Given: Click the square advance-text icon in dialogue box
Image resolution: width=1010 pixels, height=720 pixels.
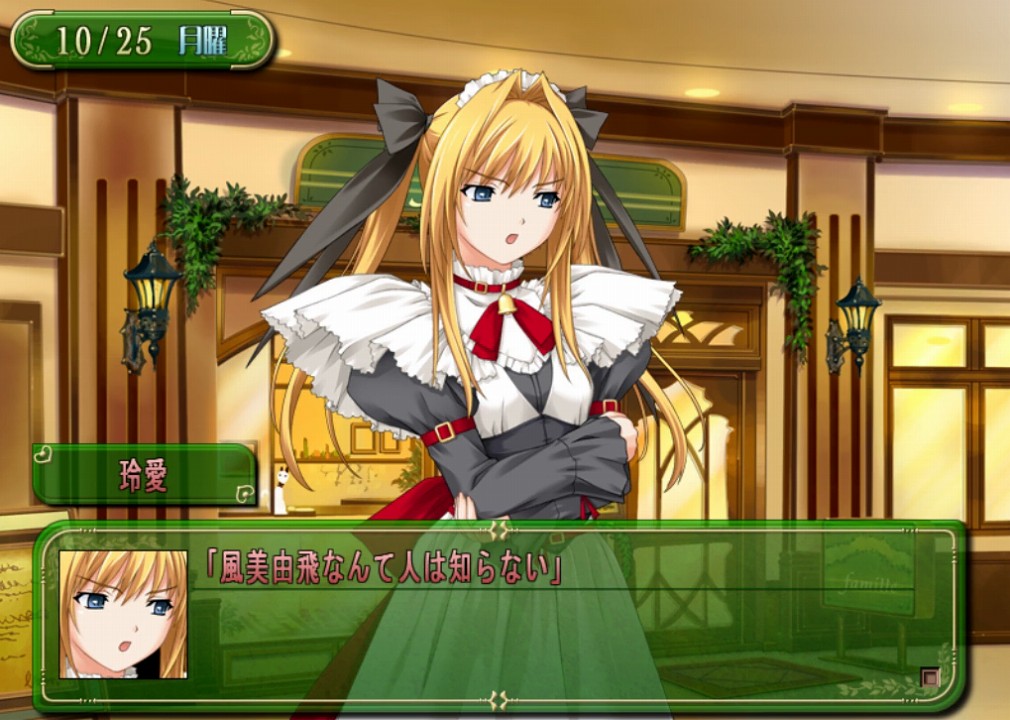Looking at the screenshot, I should click(x=930, y=678).
